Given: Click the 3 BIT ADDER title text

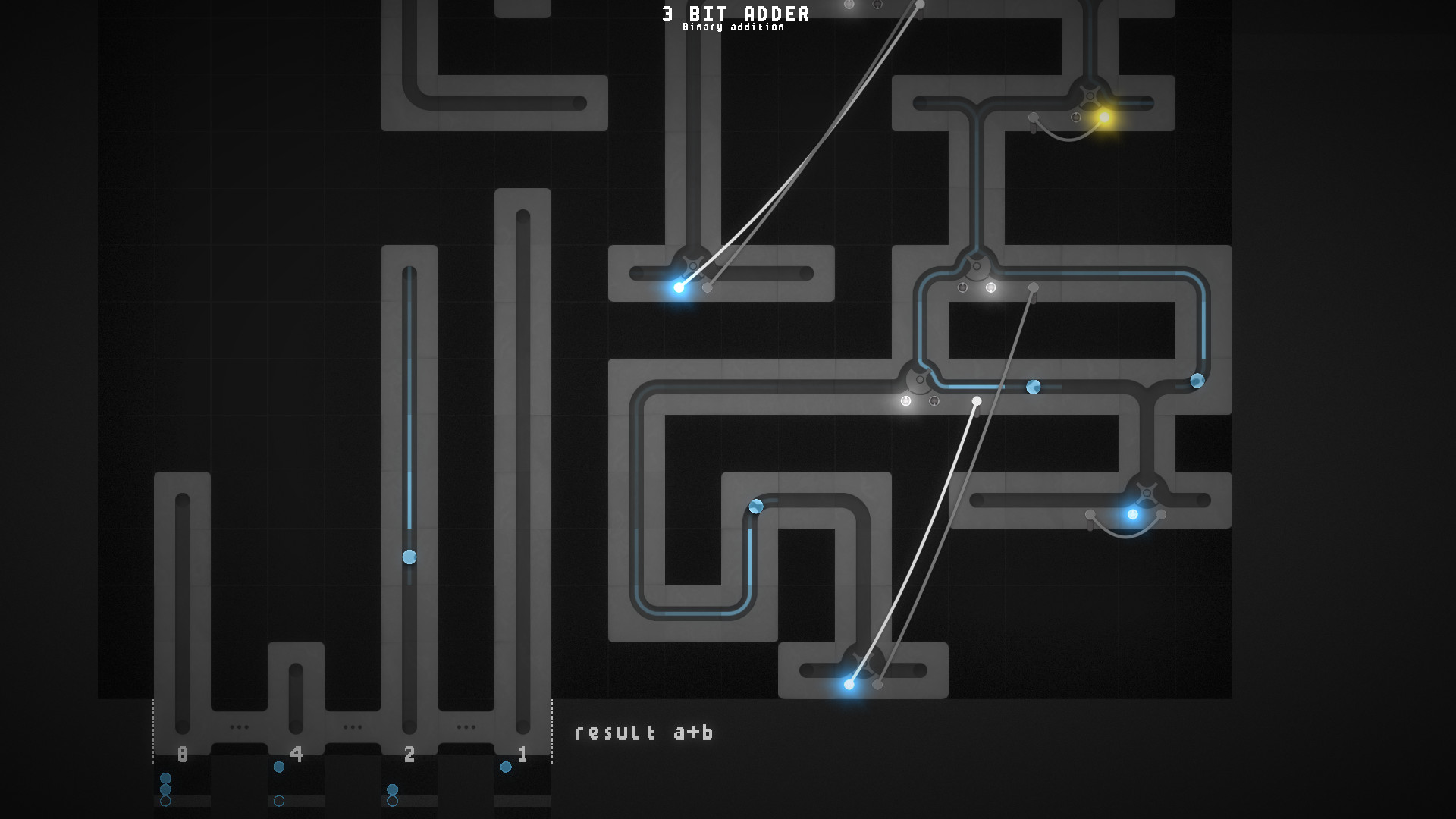Looking at the screenshot, I should click(x=734, y=13).
